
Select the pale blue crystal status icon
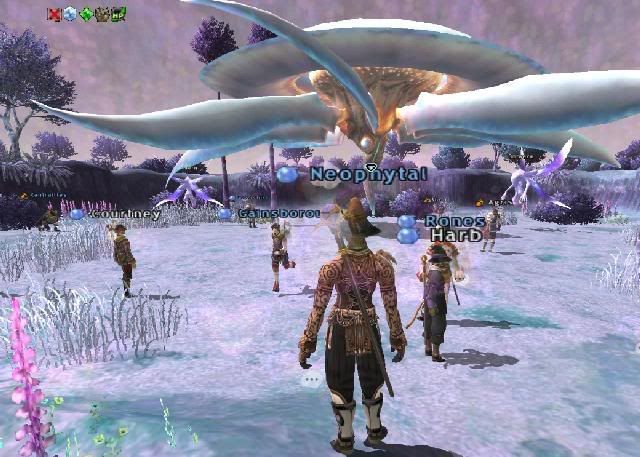(x=70, y=14)
